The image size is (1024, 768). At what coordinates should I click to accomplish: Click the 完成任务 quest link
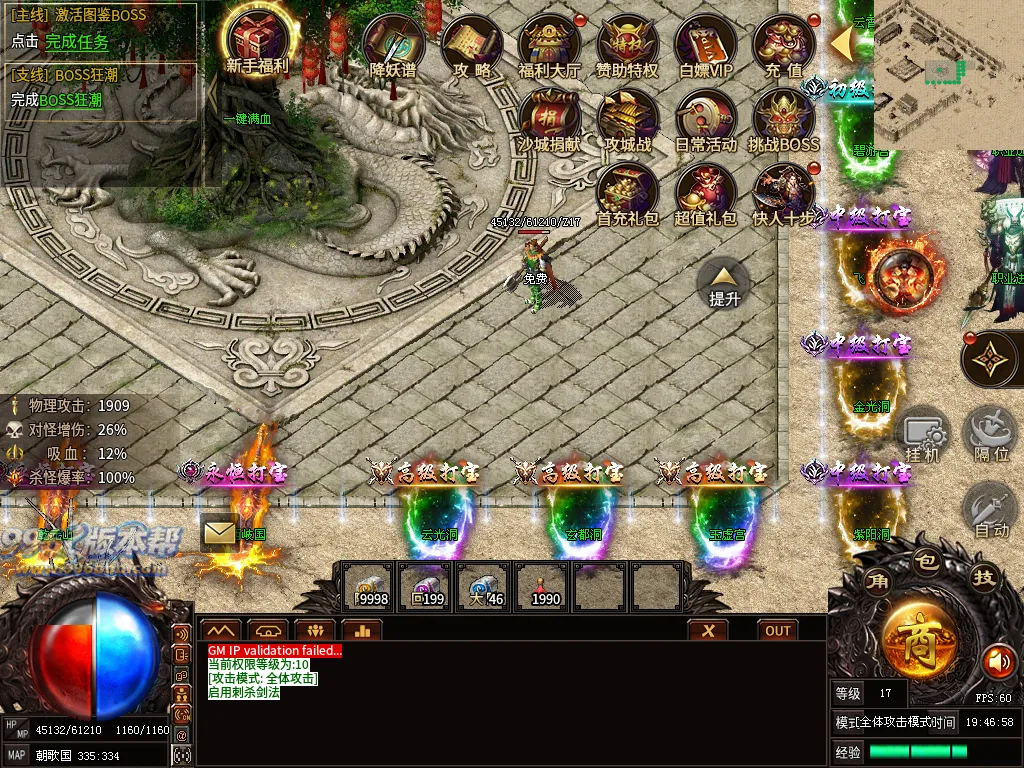[x=77, y=42]
